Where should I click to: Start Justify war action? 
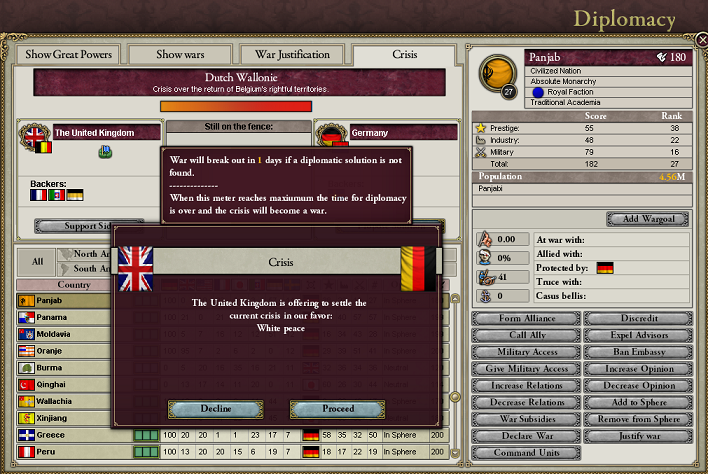coord(635,436)
